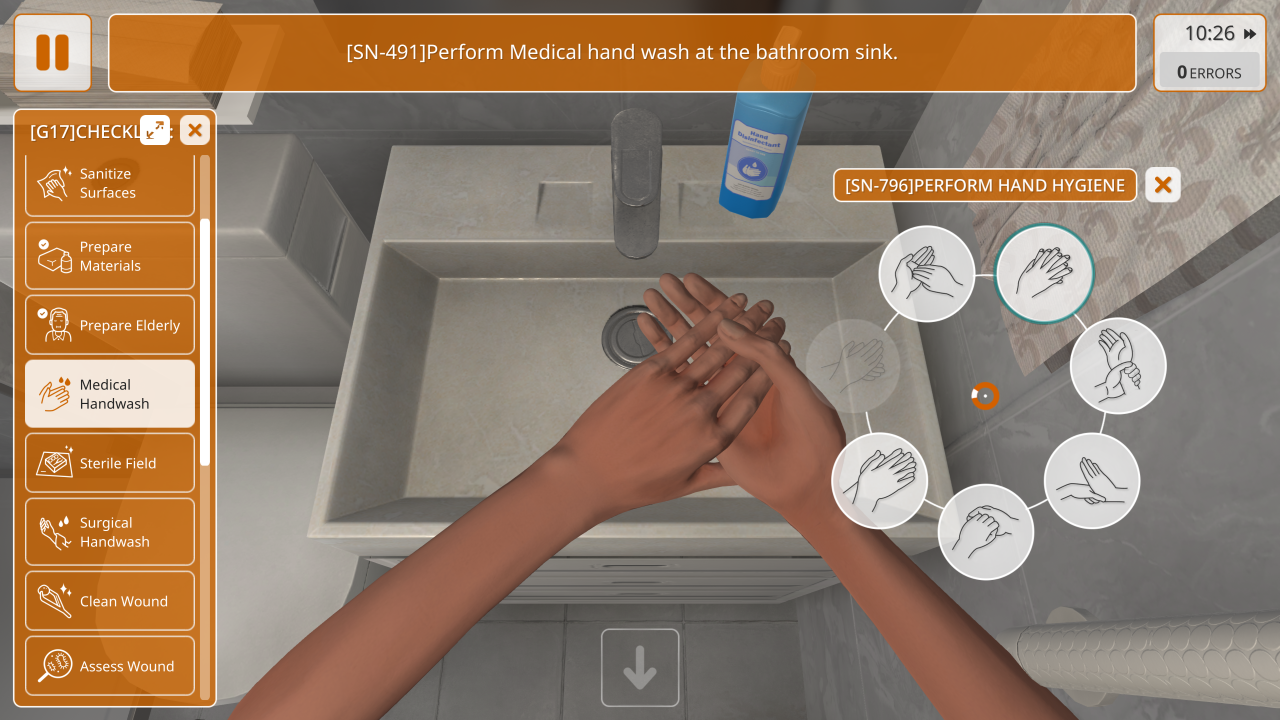
Task: Close the Perform Hand Hygiene wheel
Action: point(1163,185)
